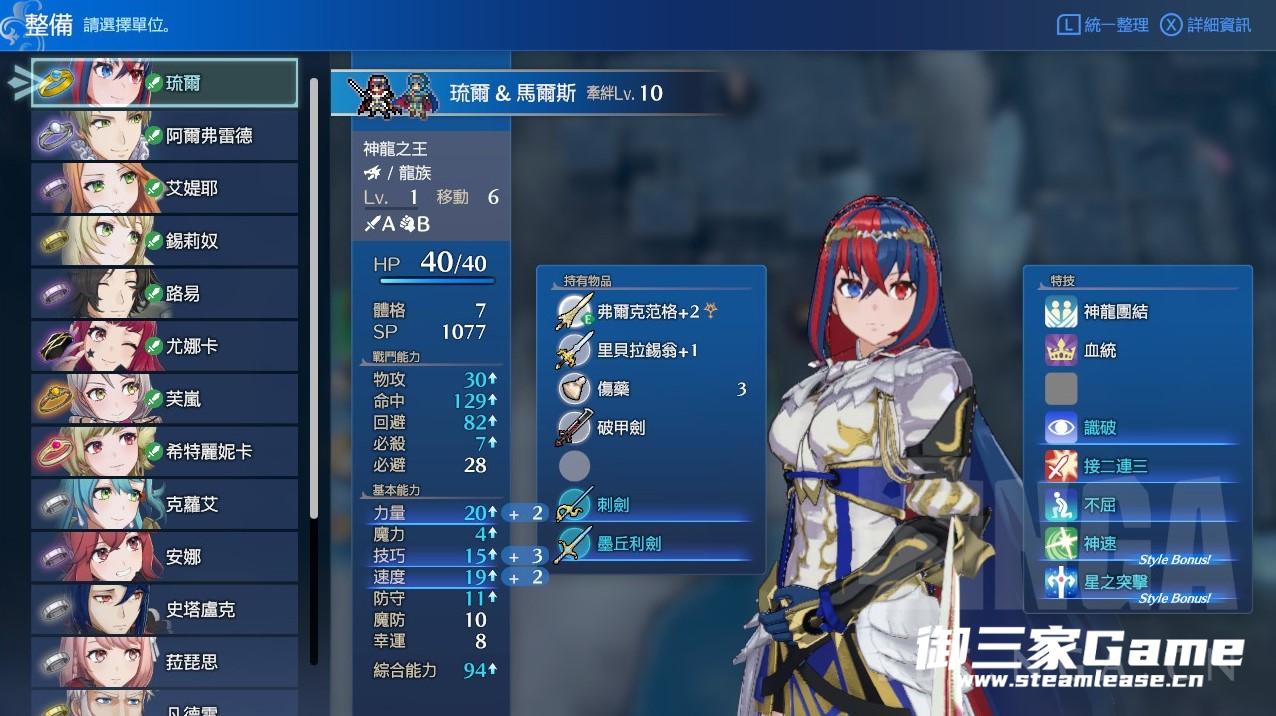This screenshot has height=716, width=1276.
Task: Choose the 里貝拉錫翁+1 weapon
Action: tap(648, 351)
